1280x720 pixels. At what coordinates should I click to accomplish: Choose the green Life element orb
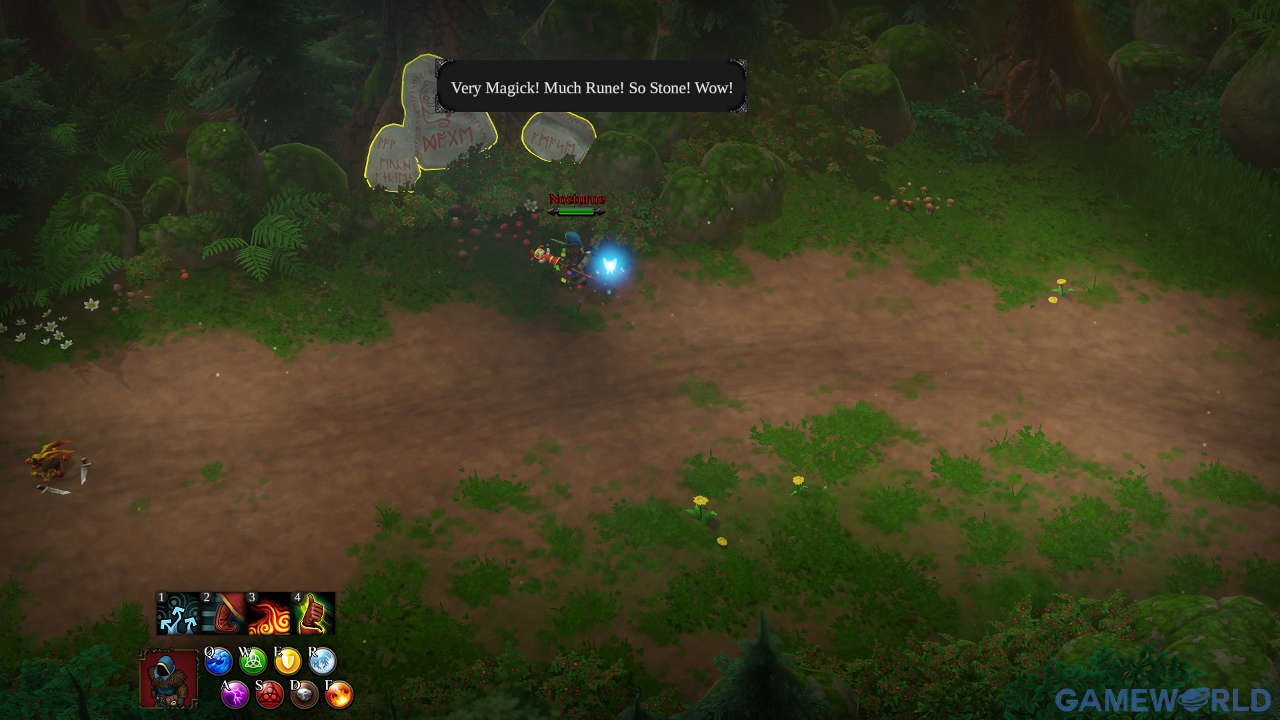pyautogui.click(x=253, y=661)
